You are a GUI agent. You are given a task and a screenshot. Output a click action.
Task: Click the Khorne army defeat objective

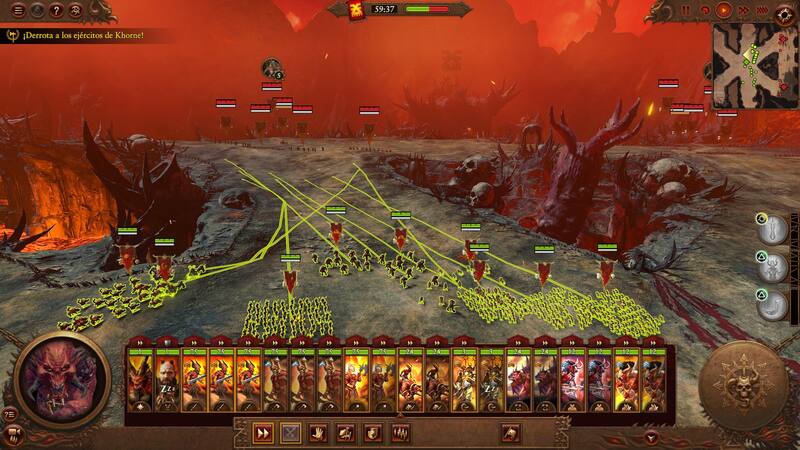coord(75,35)
